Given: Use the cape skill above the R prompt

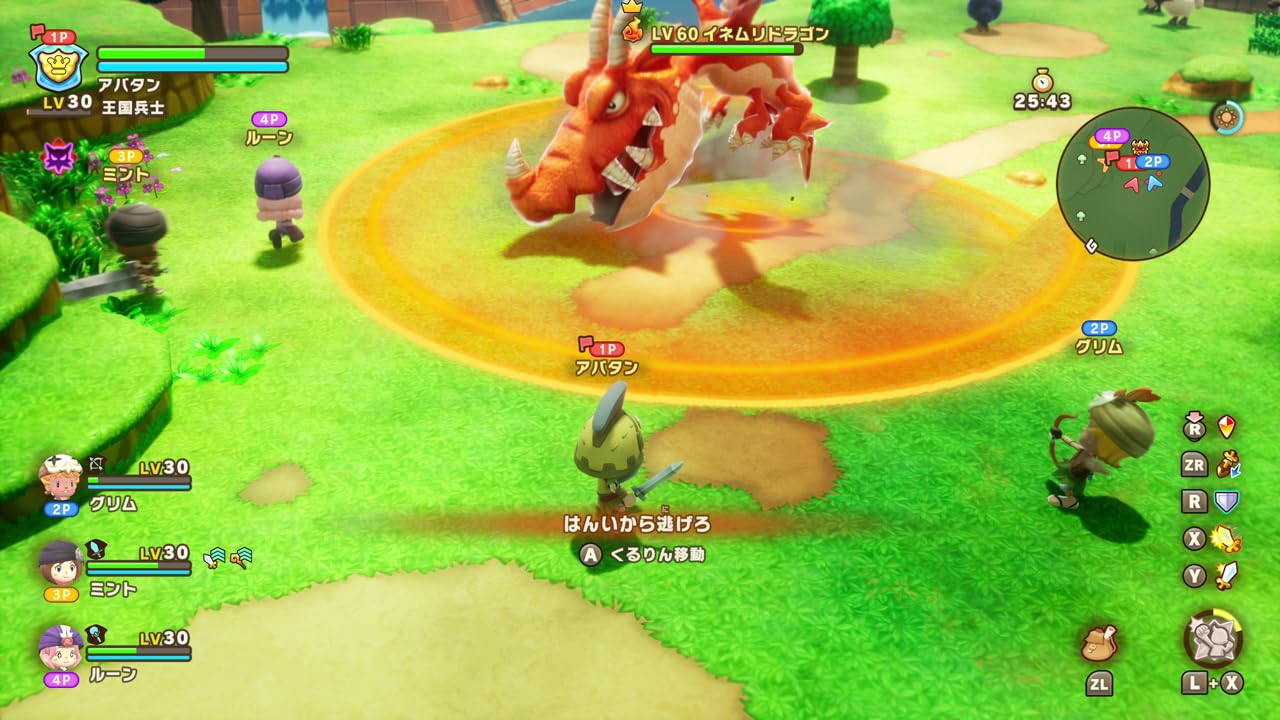Looking at the screenshot, I should [x=1224, y=426].
